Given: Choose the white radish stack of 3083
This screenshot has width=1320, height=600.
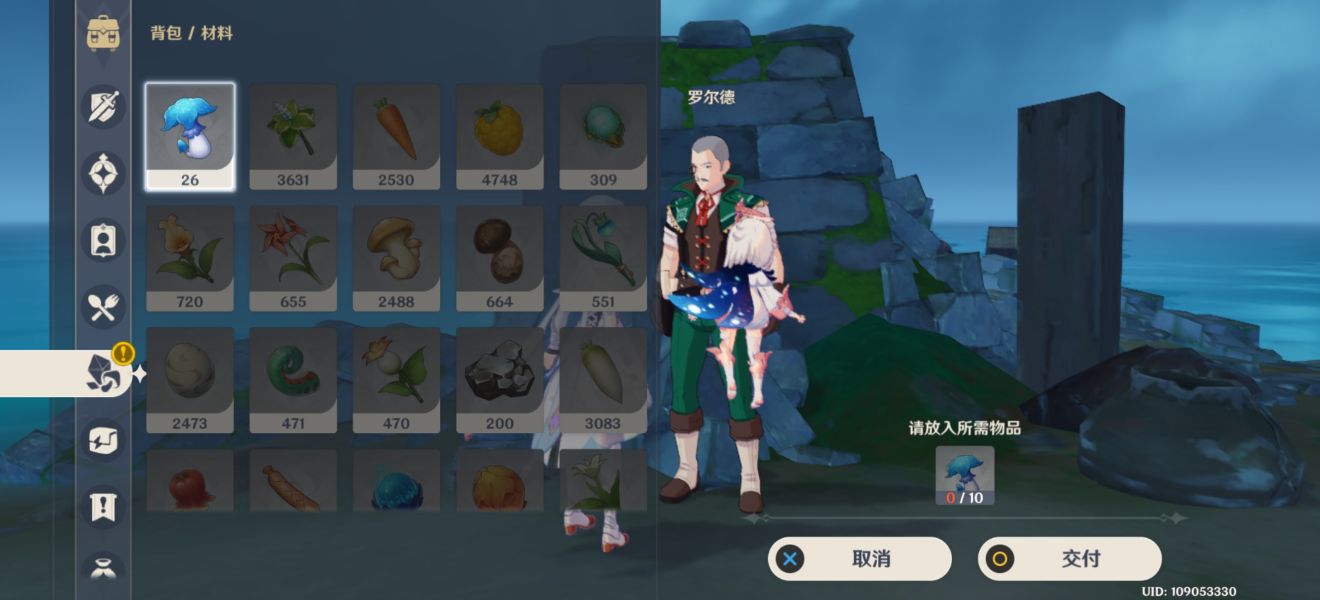Looking at the screenshot, I should click(x=602, y=379).
